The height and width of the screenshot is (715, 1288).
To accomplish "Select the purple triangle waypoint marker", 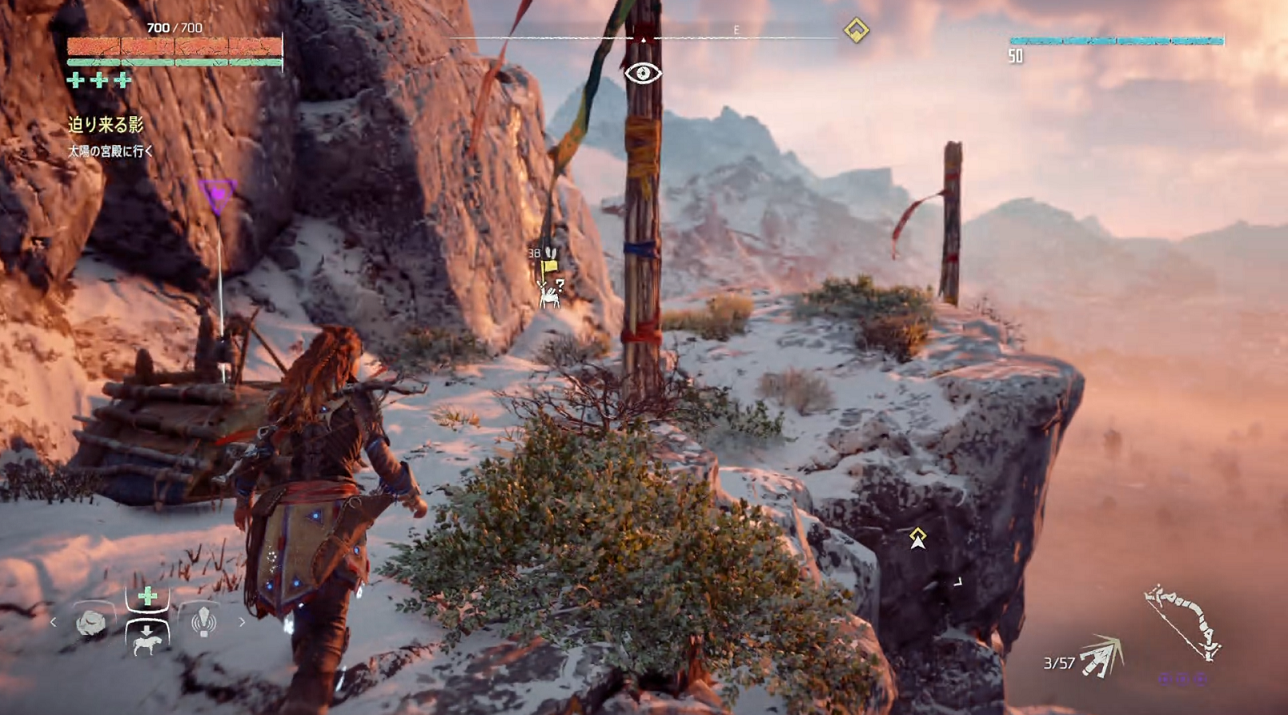I will point(216,191).
